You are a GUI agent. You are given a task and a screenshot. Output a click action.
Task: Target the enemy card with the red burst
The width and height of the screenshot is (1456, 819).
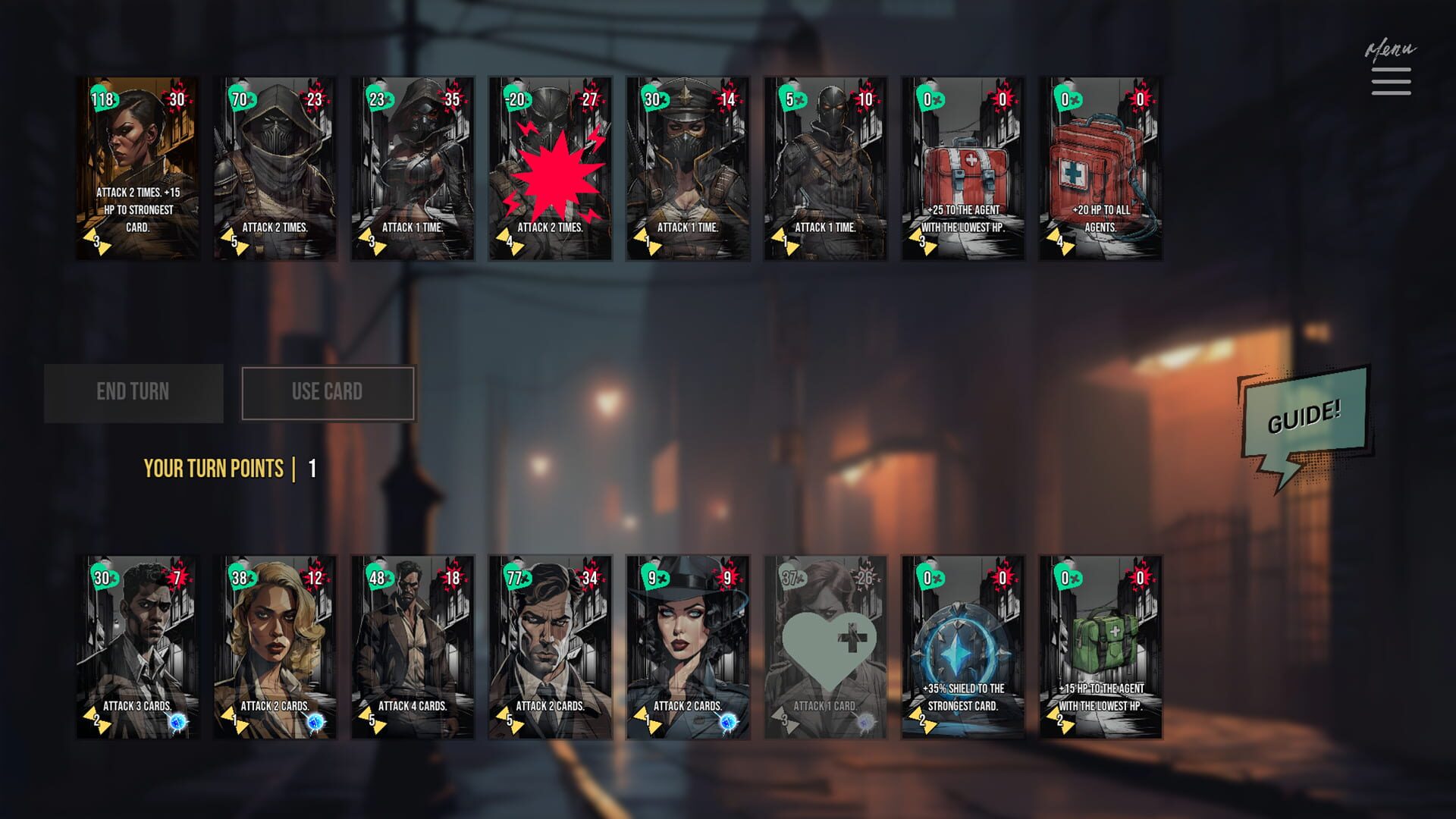coord(551,168)
